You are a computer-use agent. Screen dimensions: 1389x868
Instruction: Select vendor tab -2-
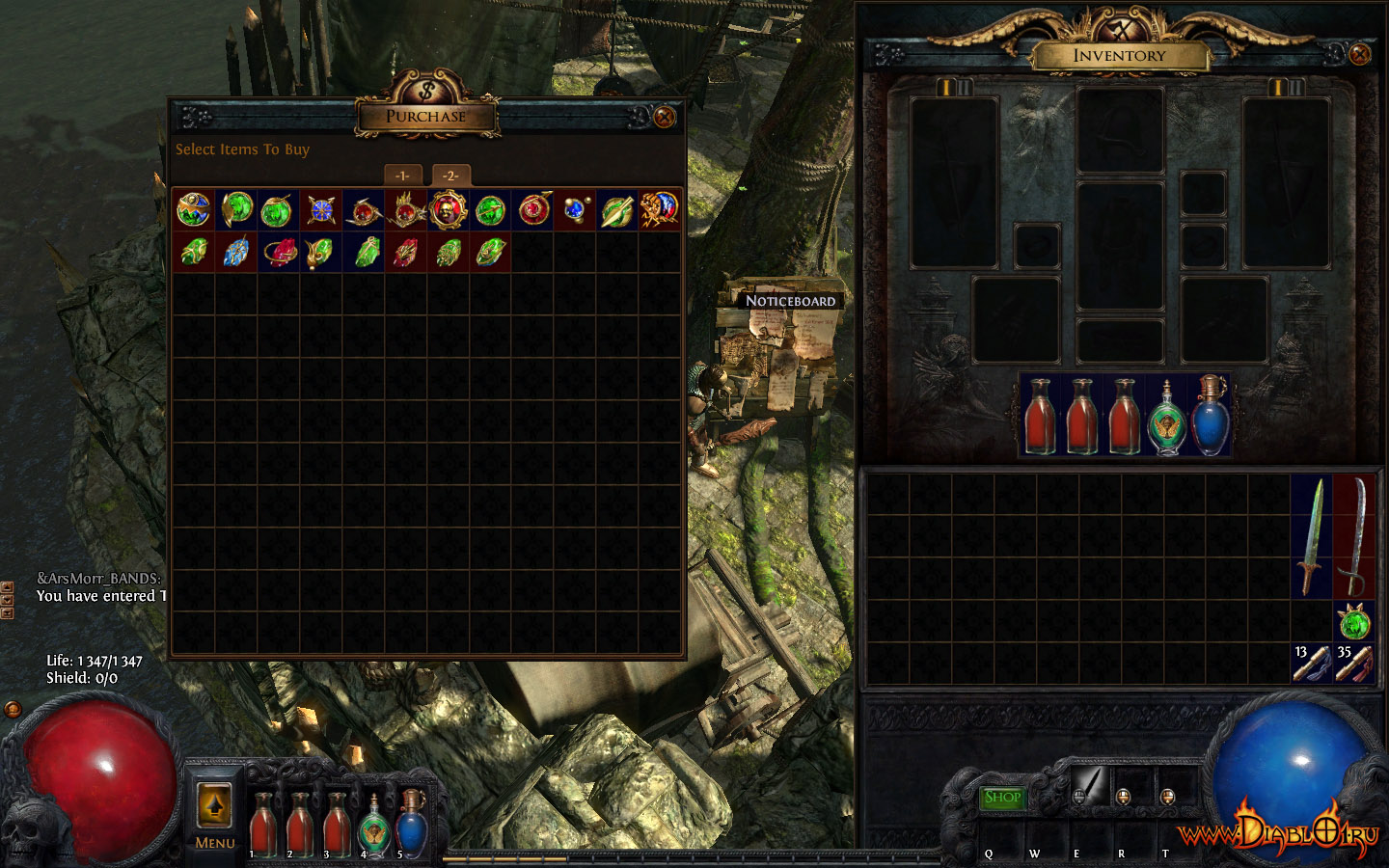pos(450,176)
